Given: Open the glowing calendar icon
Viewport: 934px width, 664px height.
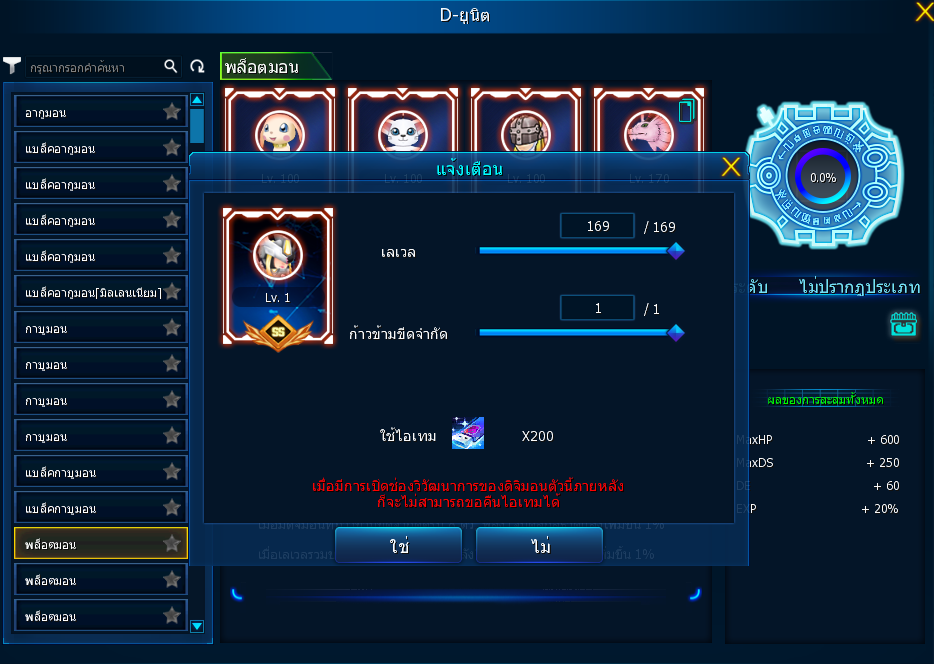Looking at the screenshot, I should coord(903,324).
